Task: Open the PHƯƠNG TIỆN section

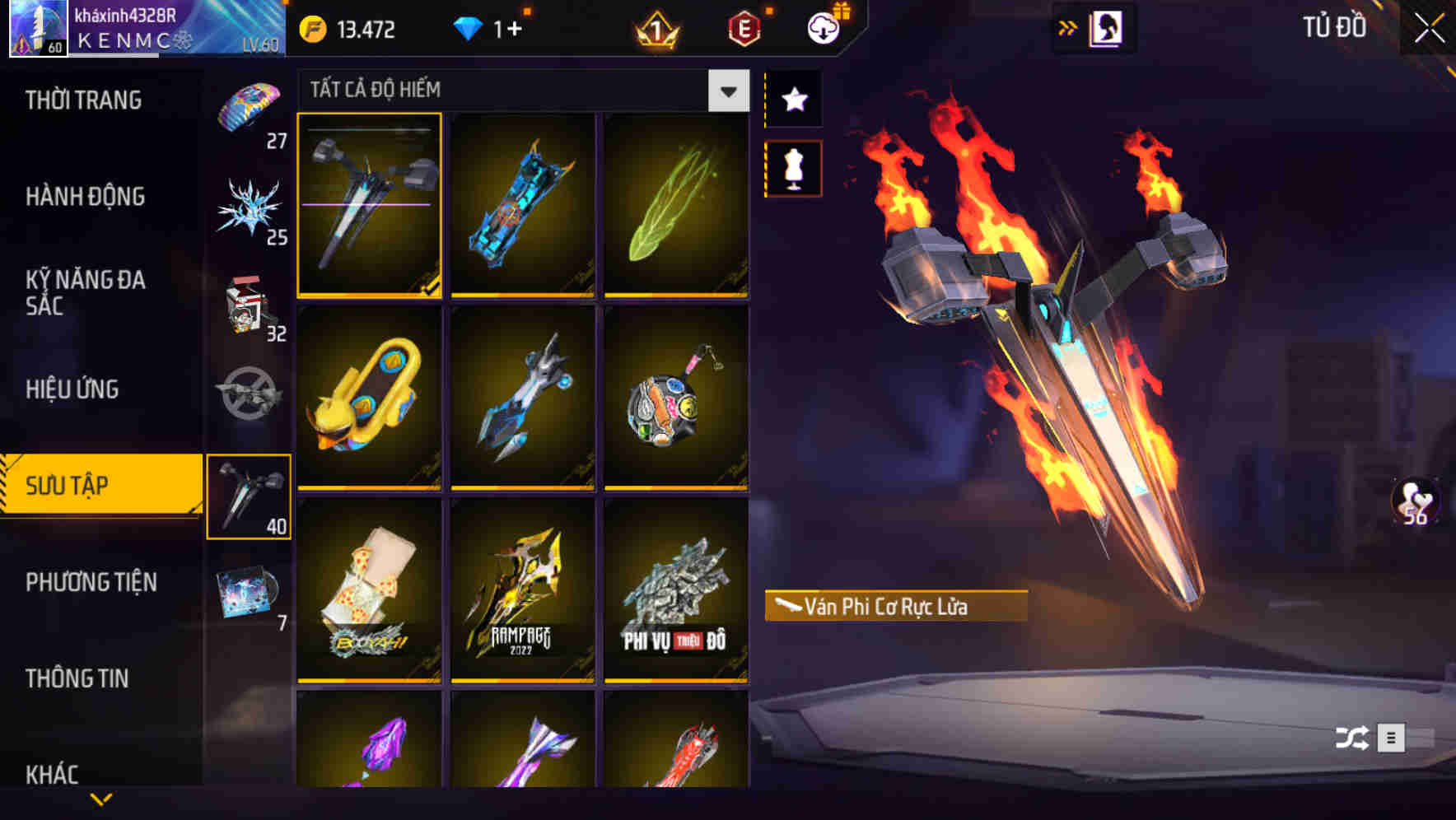Action: 91,582
